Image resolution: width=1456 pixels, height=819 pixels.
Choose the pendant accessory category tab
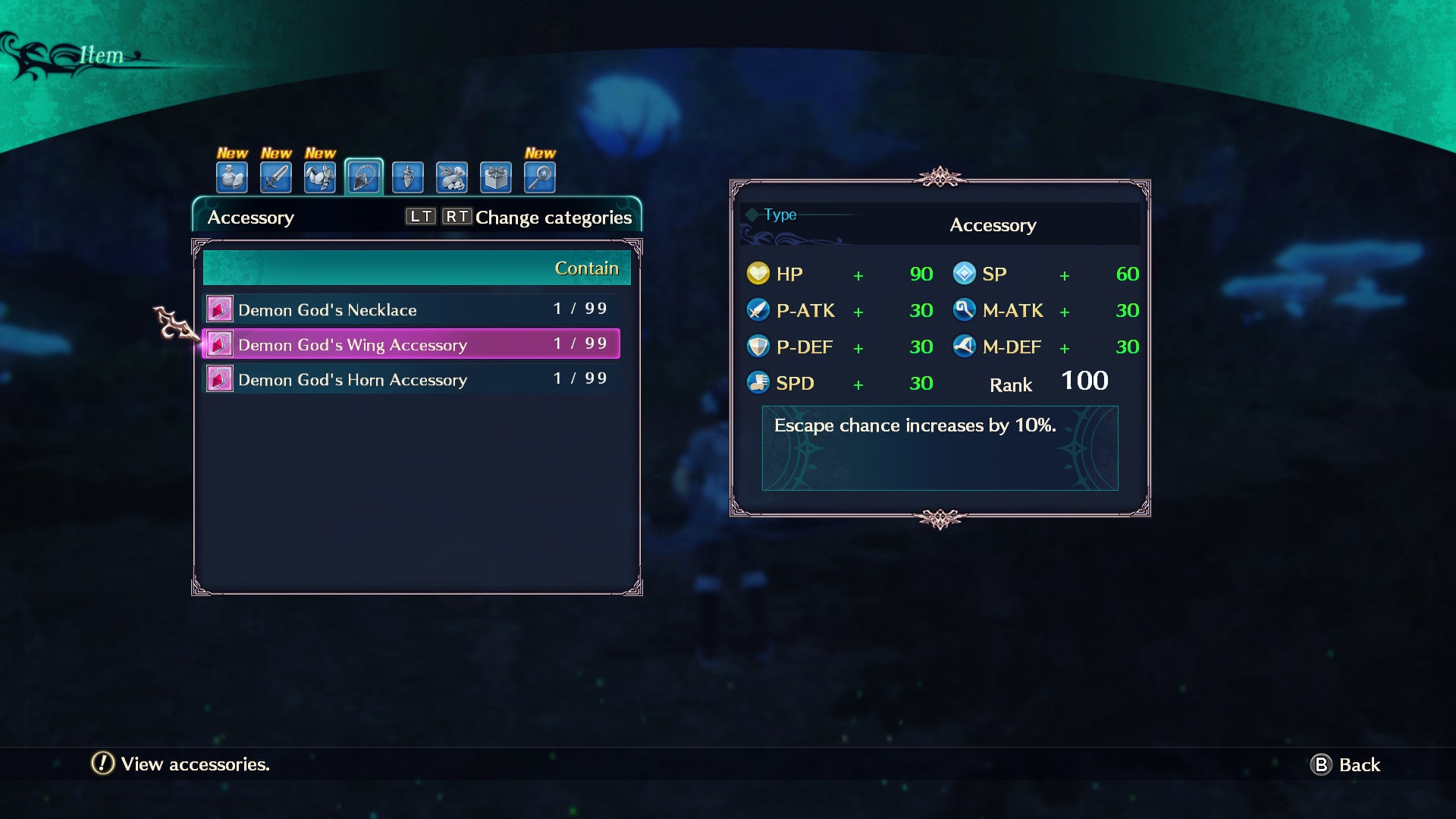click(x=364, y=177)
